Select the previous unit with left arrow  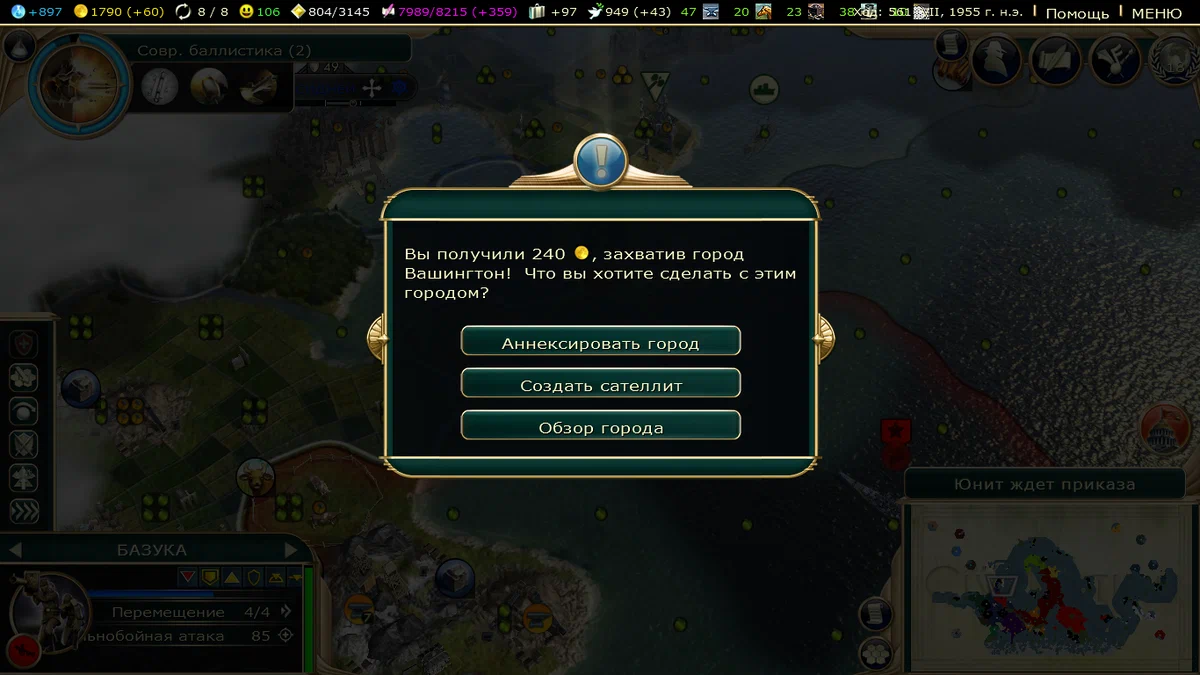click(x=16, y=549)
